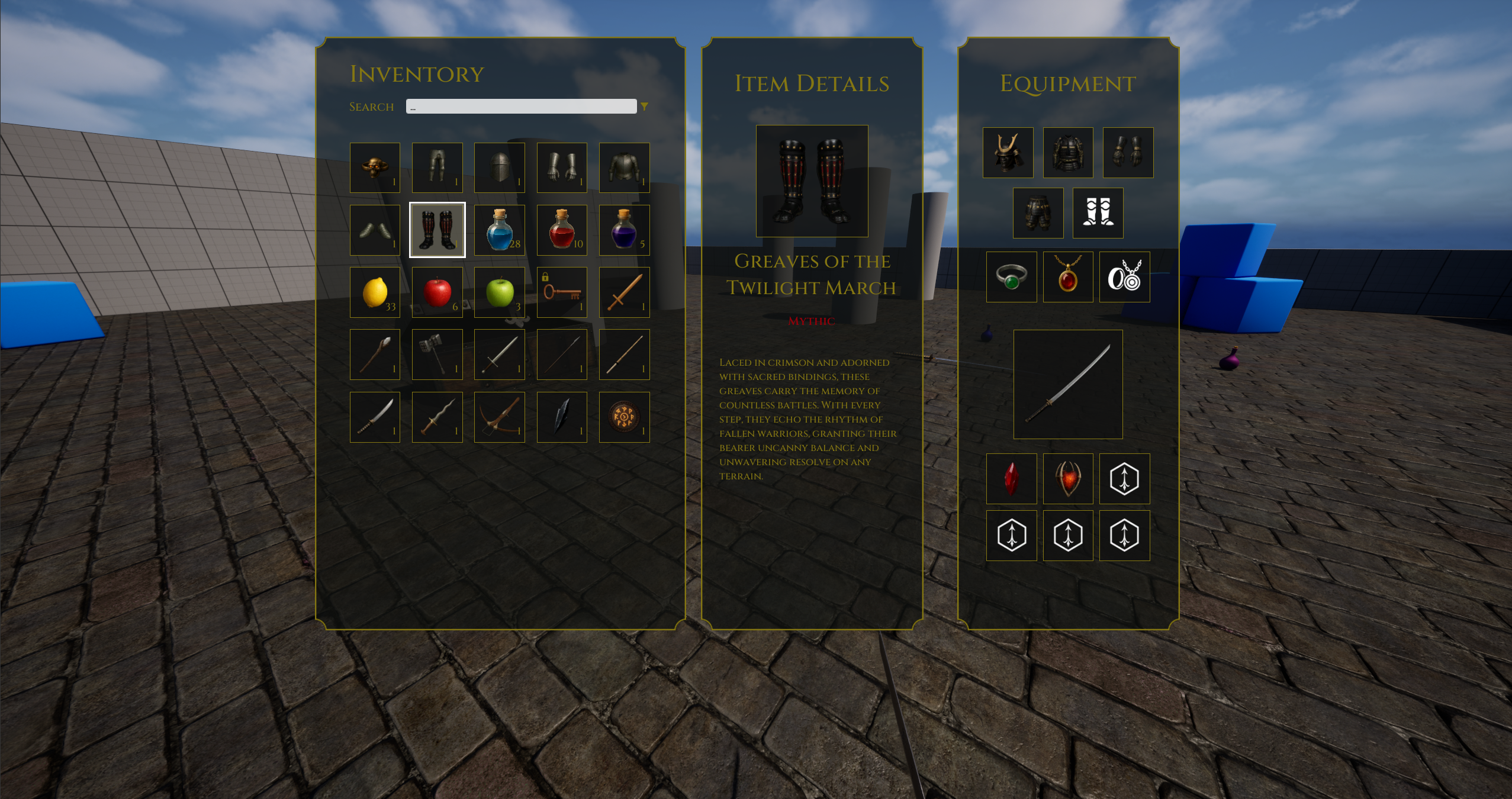Select the horned skull mask slot

click(375, 167)
